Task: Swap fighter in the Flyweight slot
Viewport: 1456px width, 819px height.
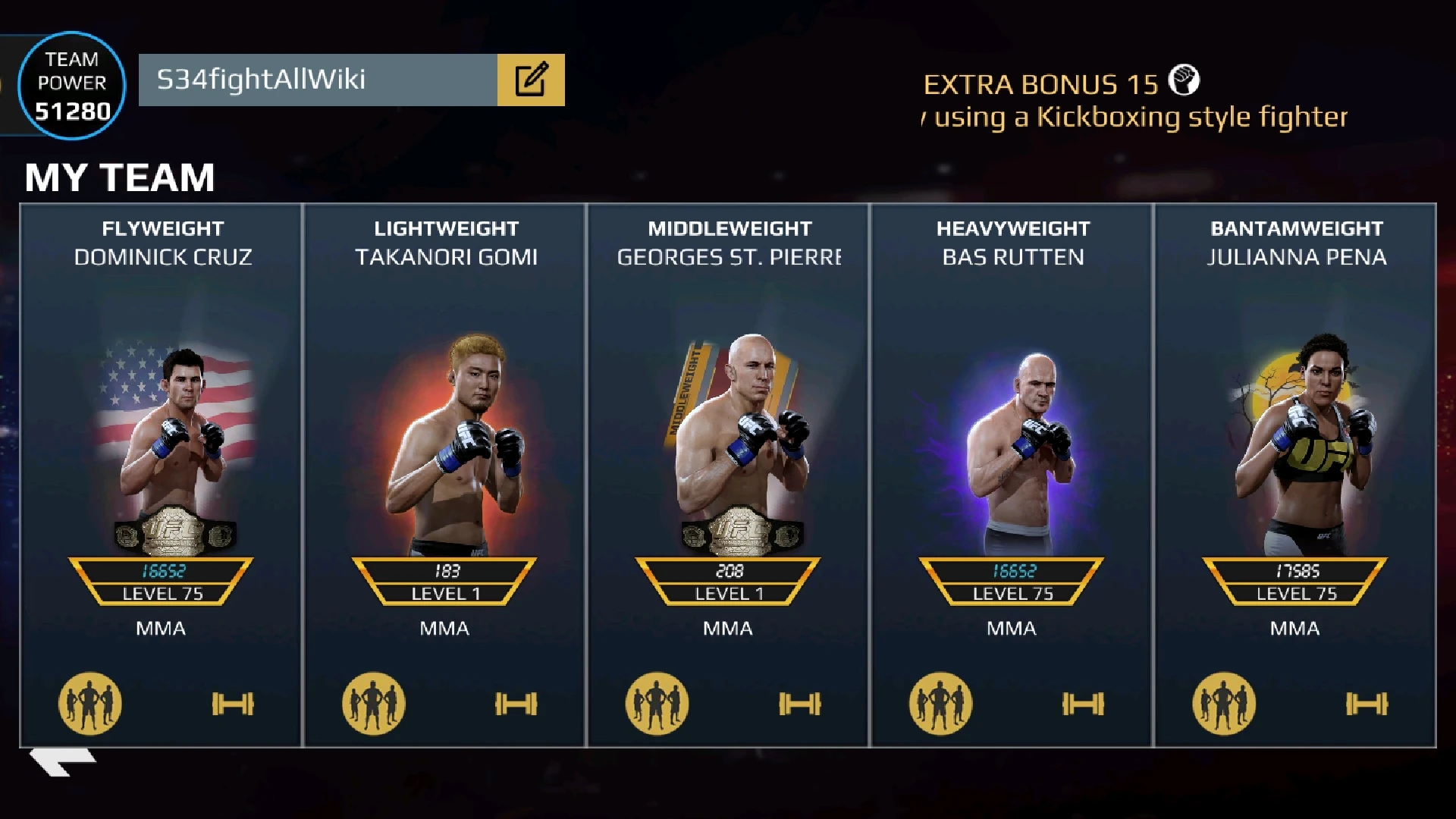Action: click(90, 704)
